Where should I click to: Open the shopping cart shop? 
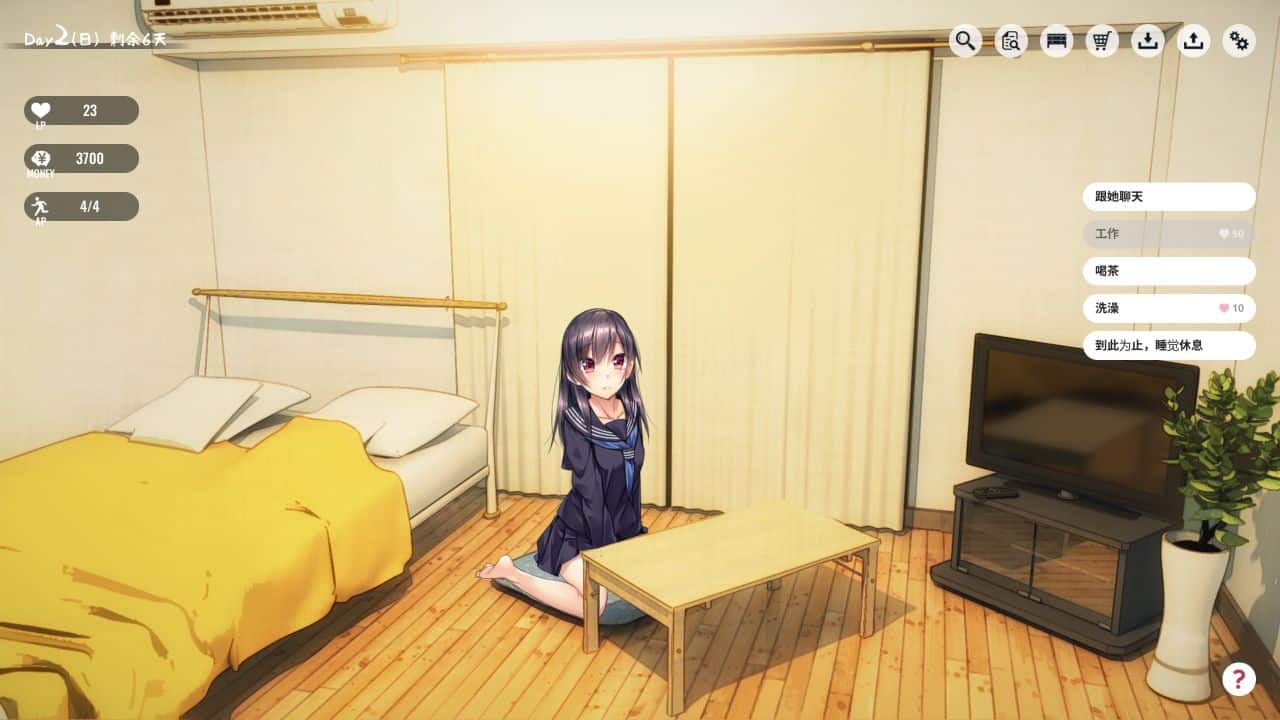tap(1101, 42)
